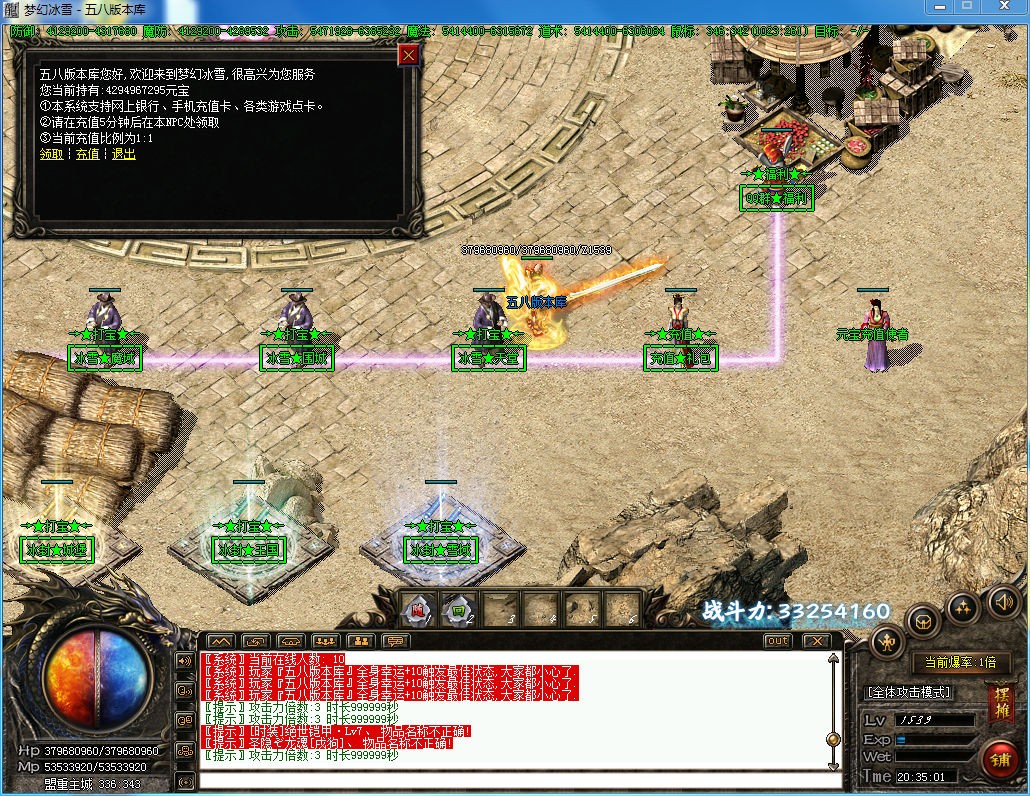Viewport: 1030px width, 796px height.
Task: Close the chat panel with its X button
Action: point(817,641)
